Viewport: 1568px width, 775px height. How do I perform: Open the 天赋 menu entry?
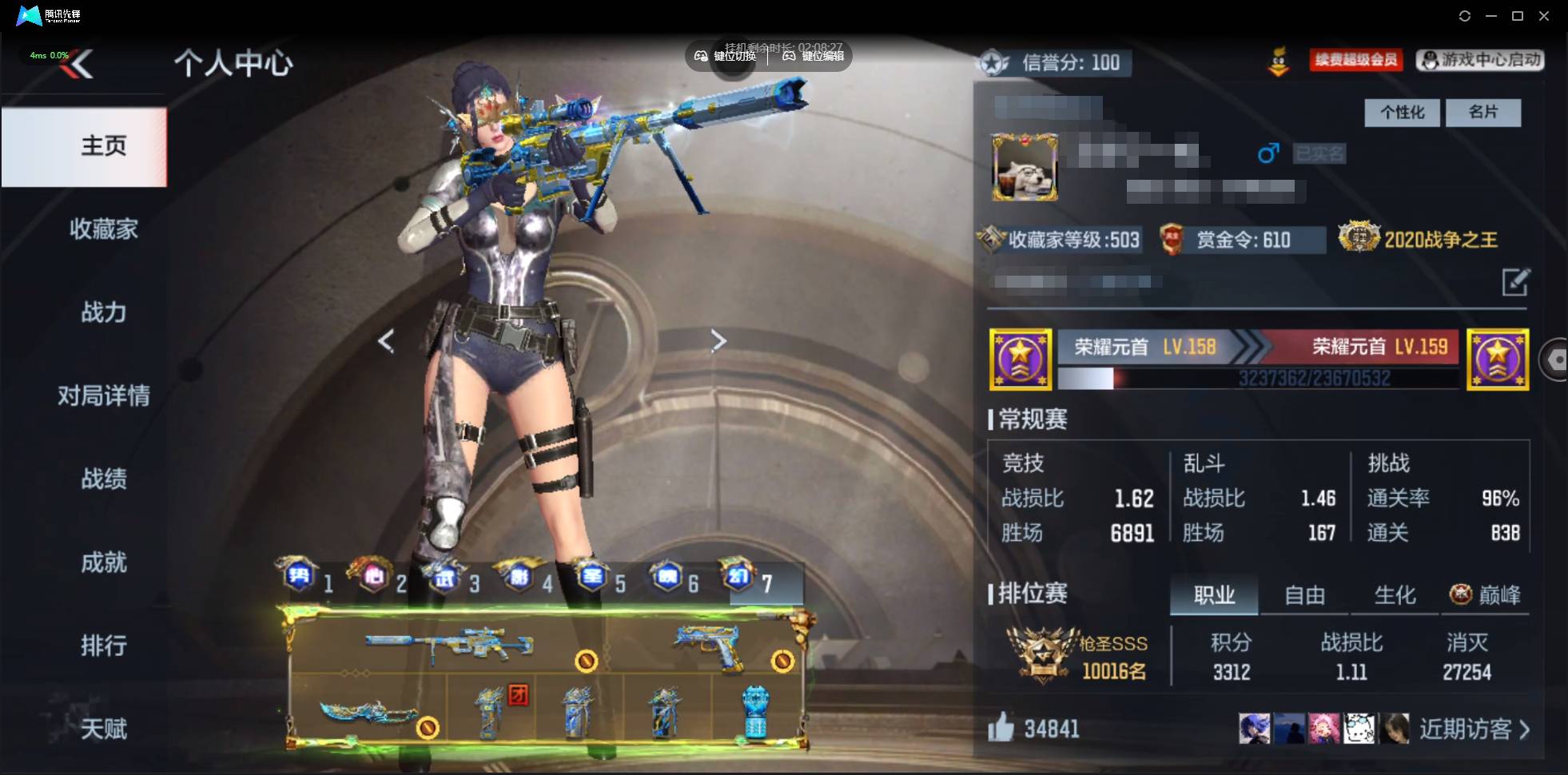coord(103,729)
